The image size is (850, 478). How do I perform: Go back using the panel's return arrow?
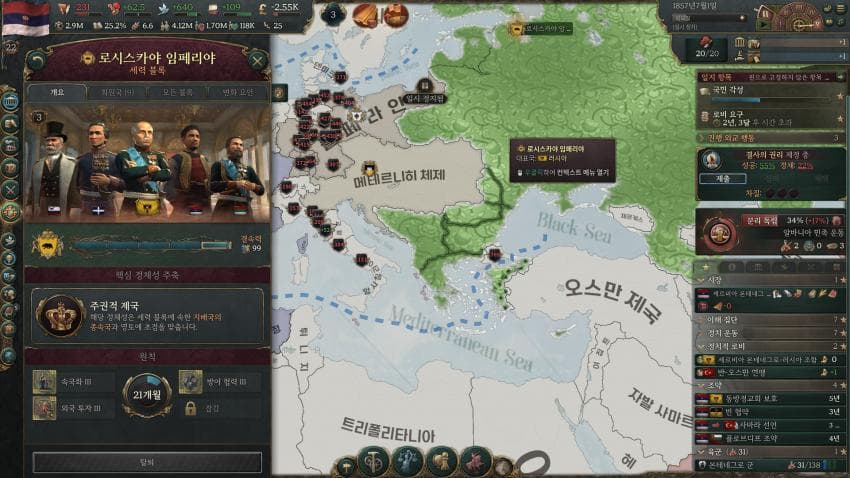pyautogui.click(x=37, y=60)
